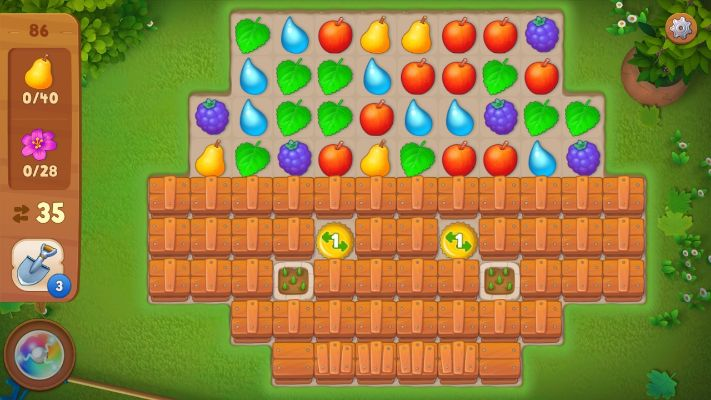The width and height of the screenshot is (711, 400).
Task: Select the shovel booster
Action: coord(37,266)
